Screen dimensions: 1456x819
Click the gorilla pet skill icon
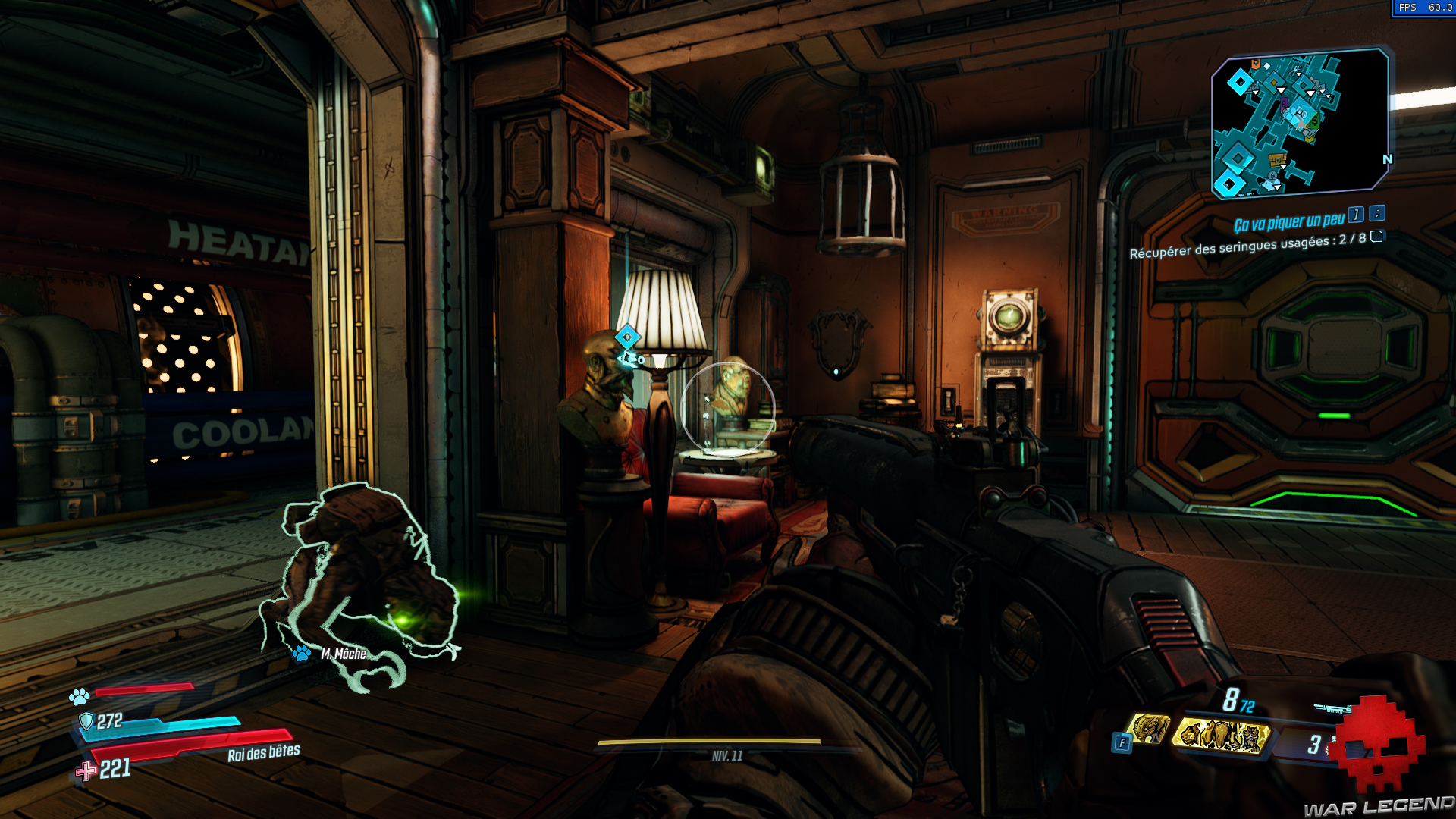pyautogui.click(x=1222, y=734)
